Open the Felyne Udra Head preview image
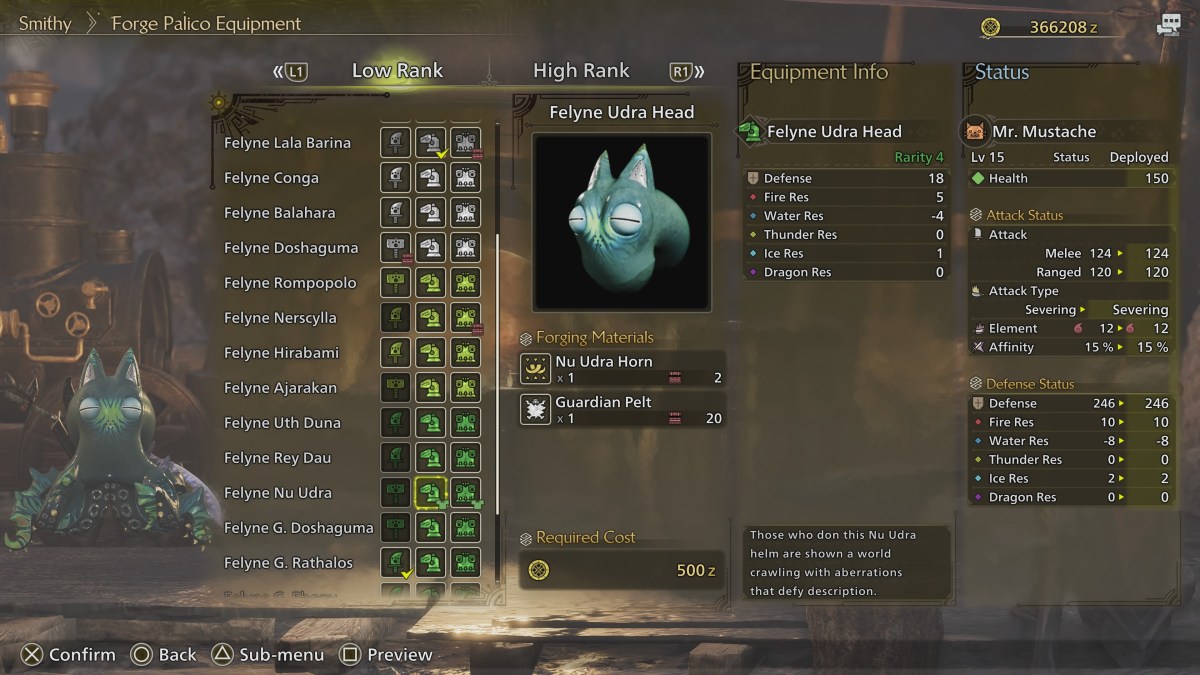 (621, 222)
